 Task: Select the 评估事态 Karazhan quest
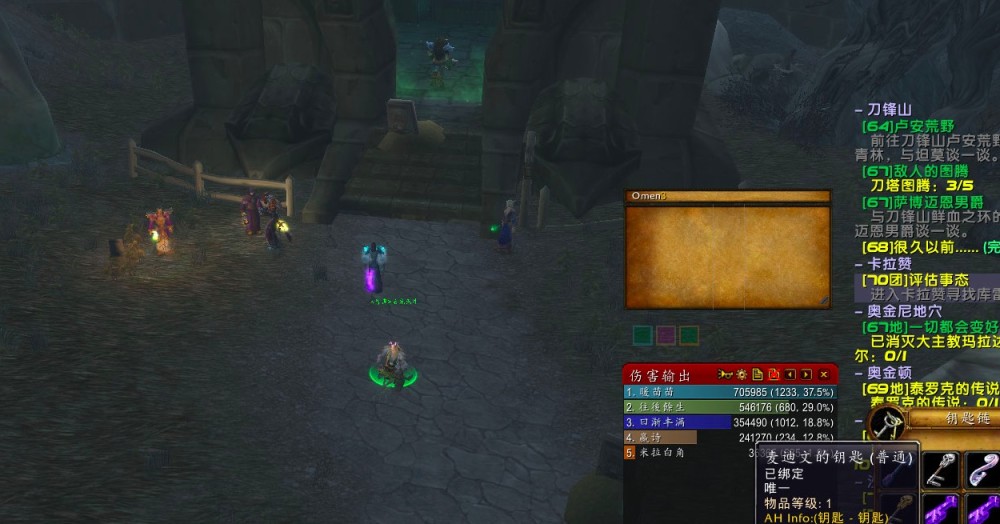[x=922, y=280]
